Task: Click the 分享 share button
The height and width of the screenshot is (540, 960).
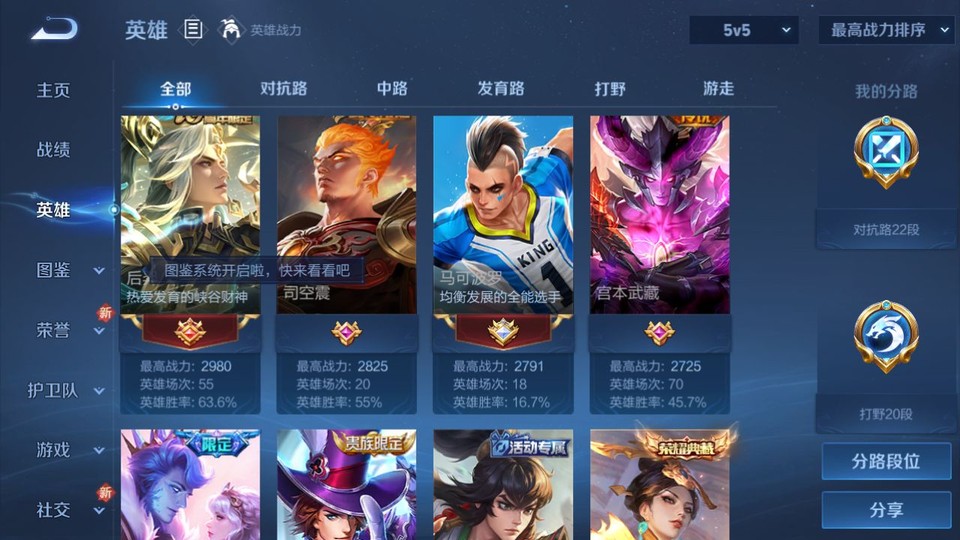Action: click(x=886, y=510)
